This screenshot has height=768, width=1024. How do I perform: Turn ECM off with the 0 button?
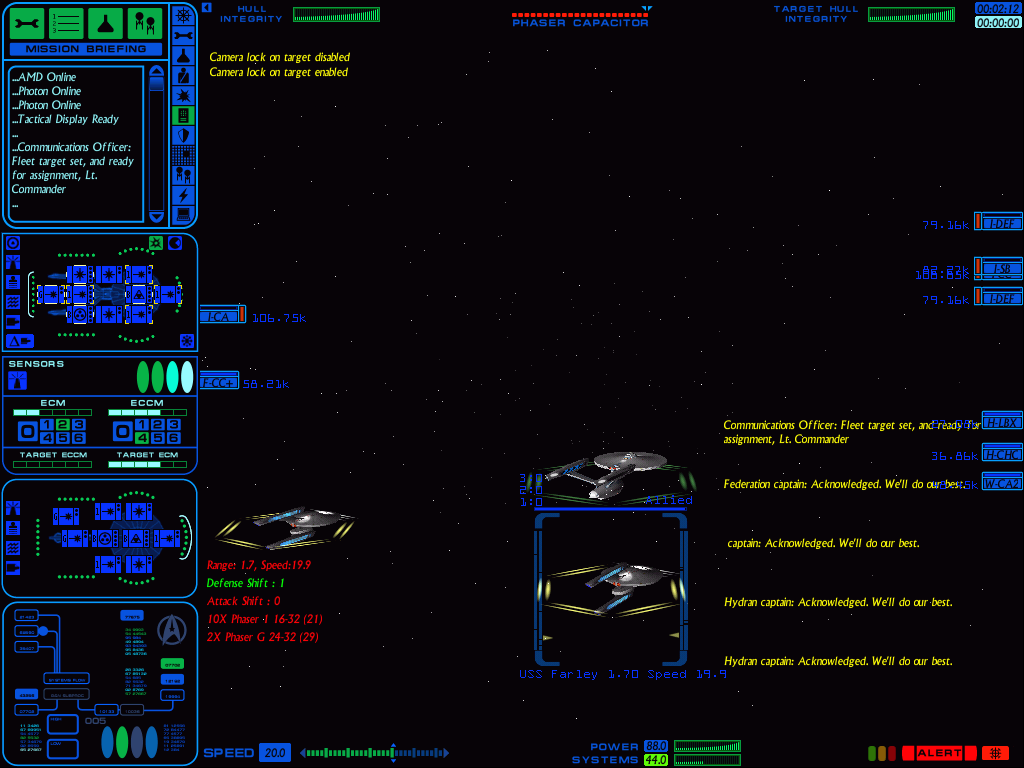28,432
